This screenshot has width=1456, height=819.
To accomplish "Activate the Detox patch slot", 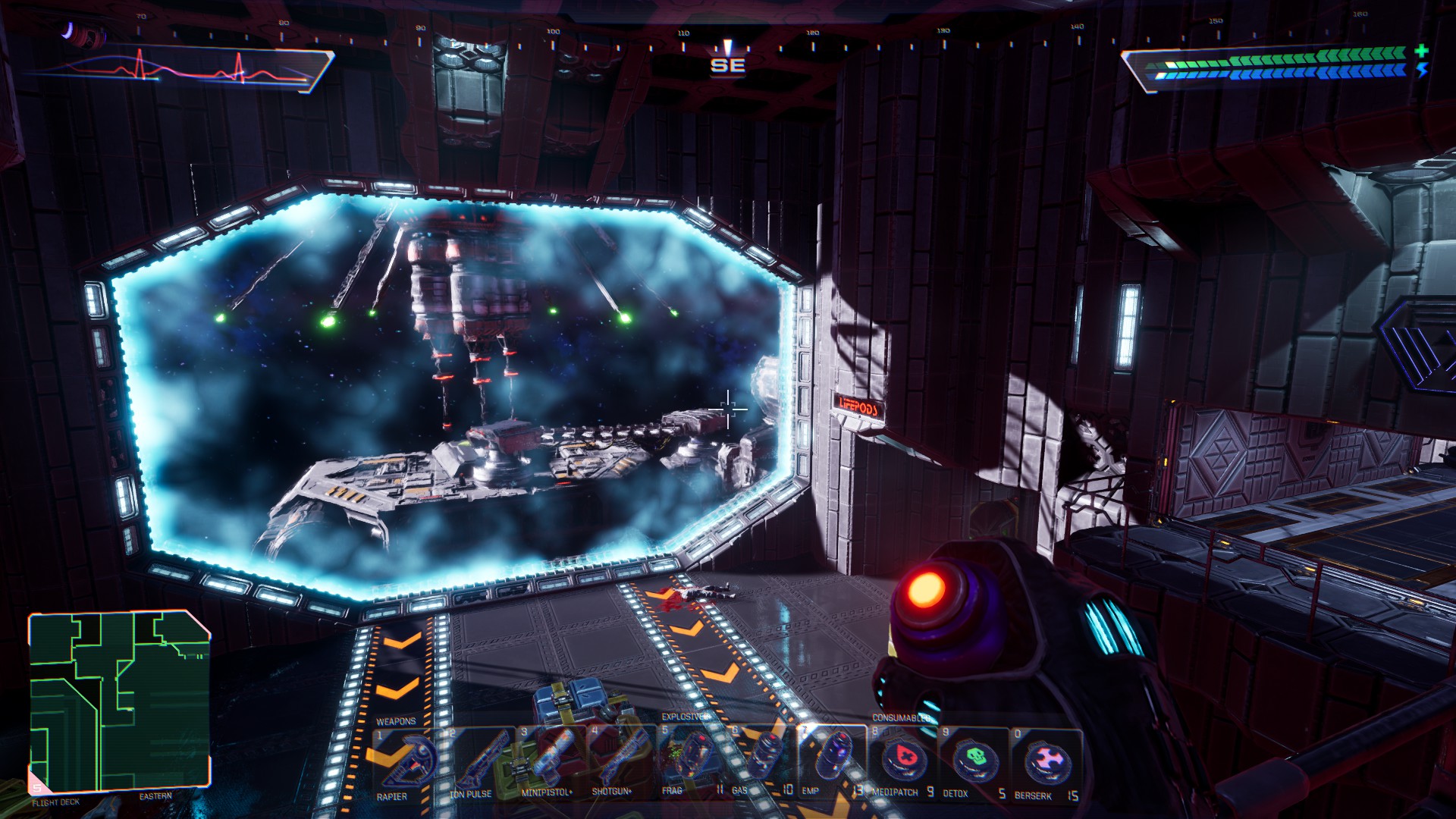I will (x=974, y=761).
